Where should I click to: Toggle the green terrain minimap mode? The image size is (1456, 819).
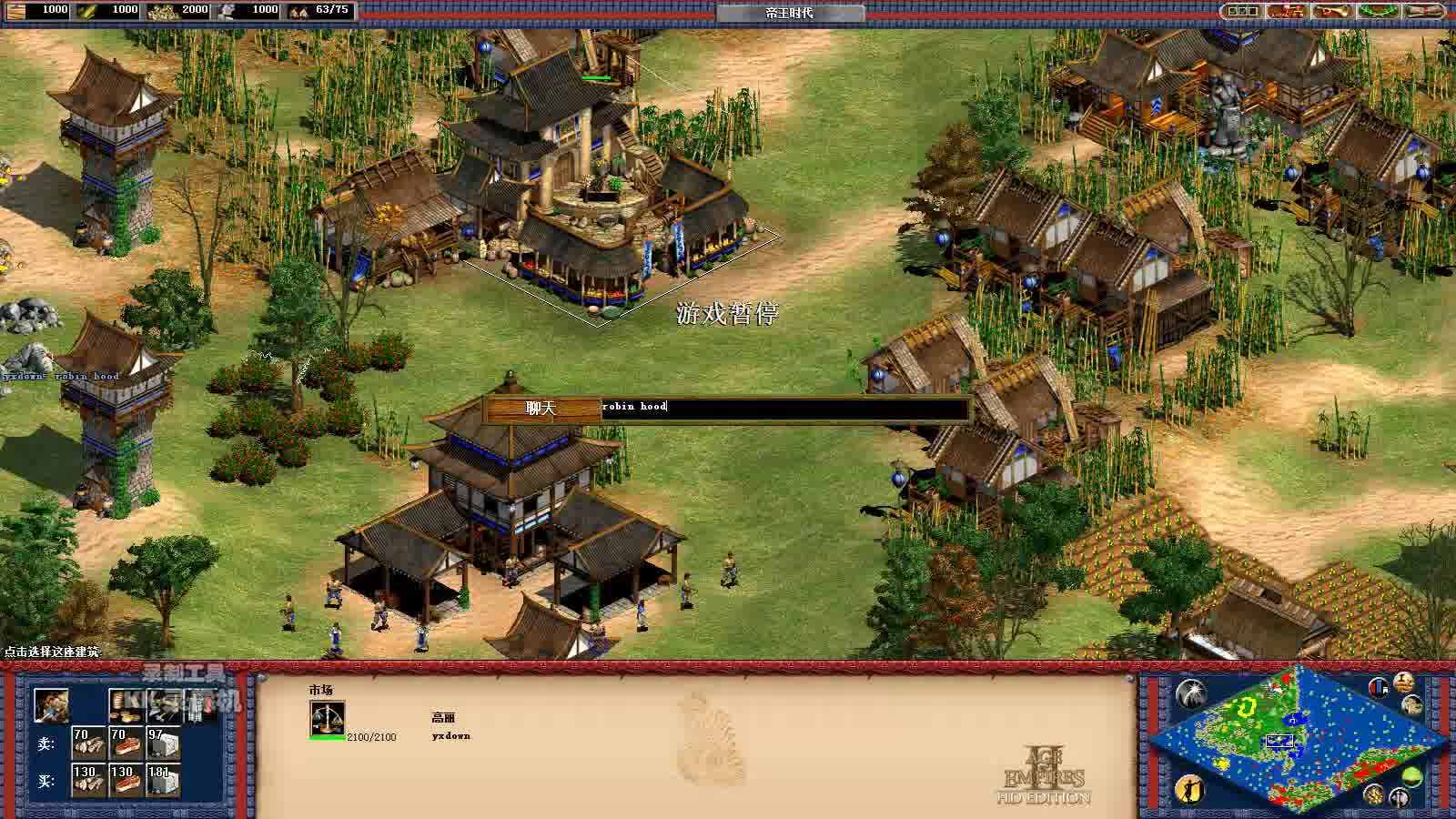pyautogui.click(x=1411, y=776)
